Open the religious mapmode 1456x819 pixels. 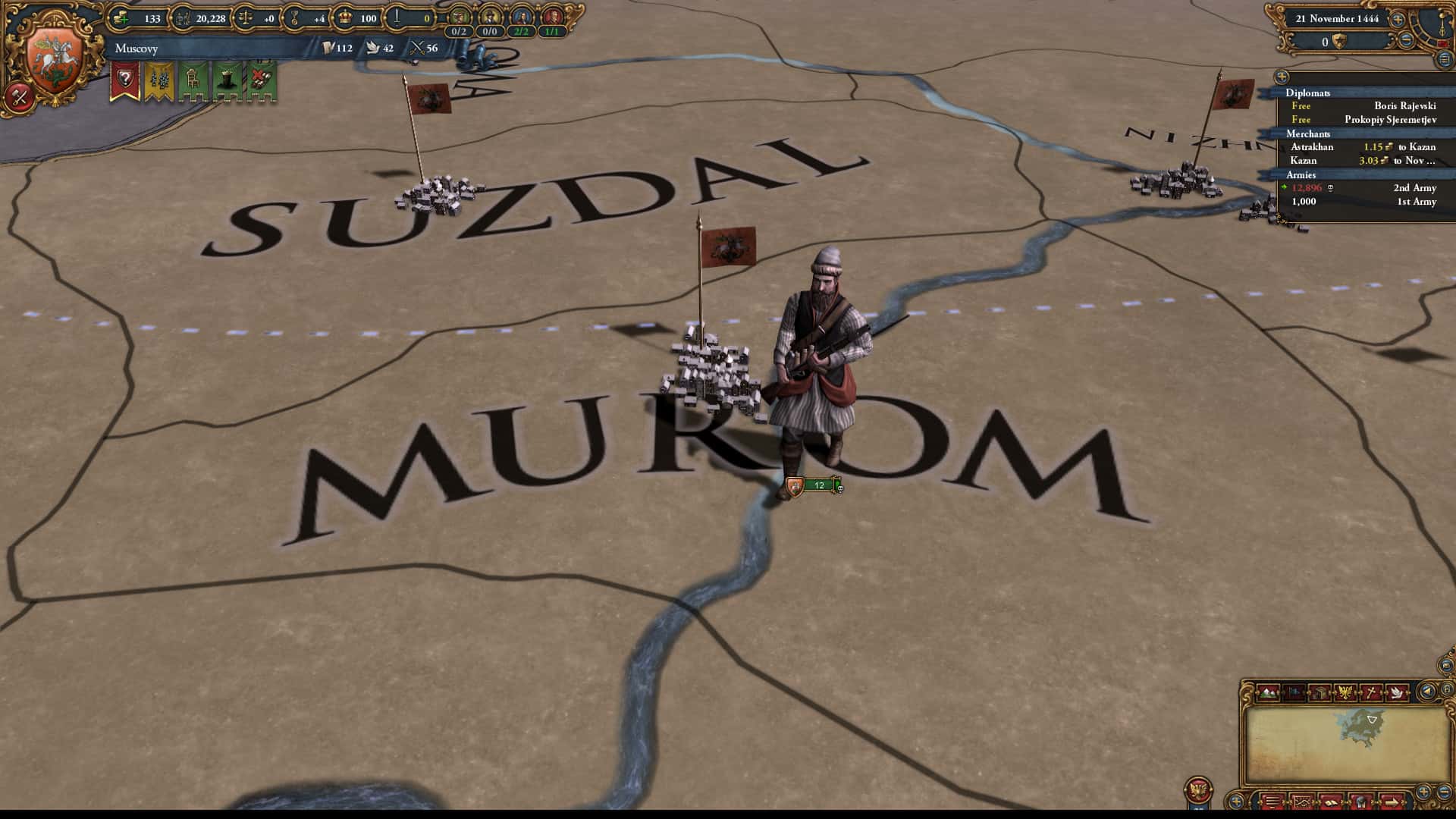[1372, 692]
